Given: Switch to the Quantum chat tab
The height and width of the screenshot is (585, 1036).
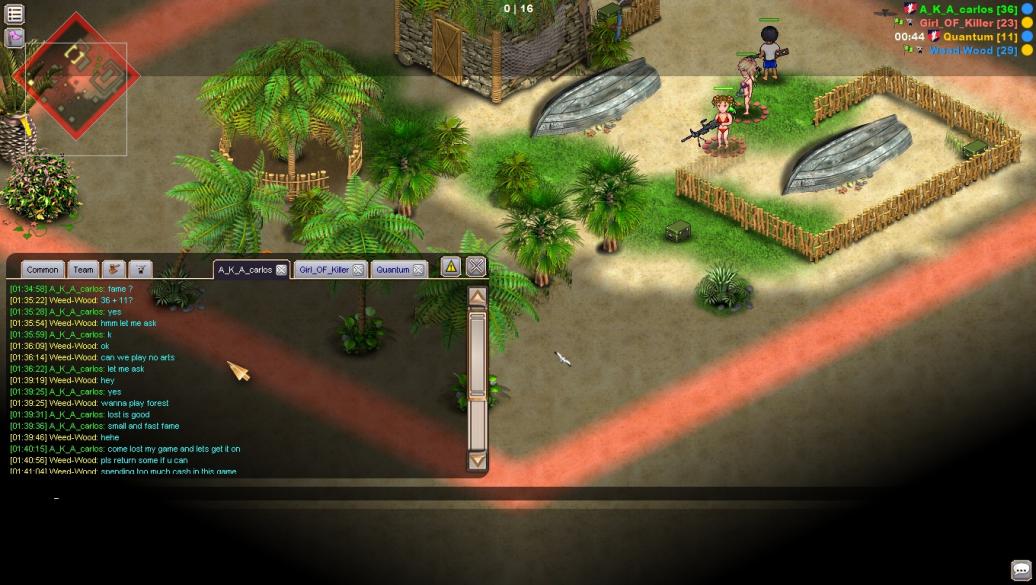Looking at the screenshot, I should 393,270.
